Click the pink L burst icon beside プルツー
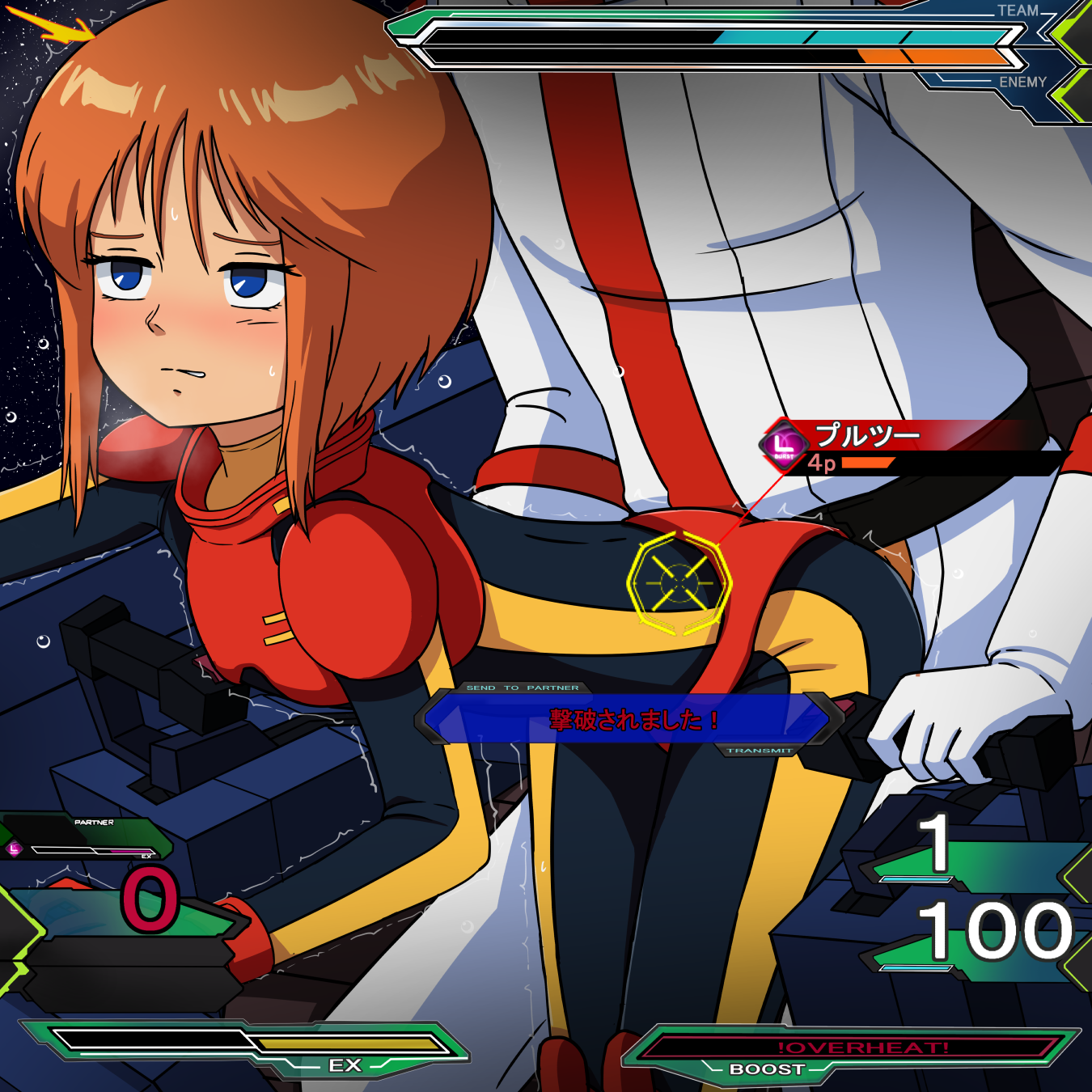 [x=783, y=444]
